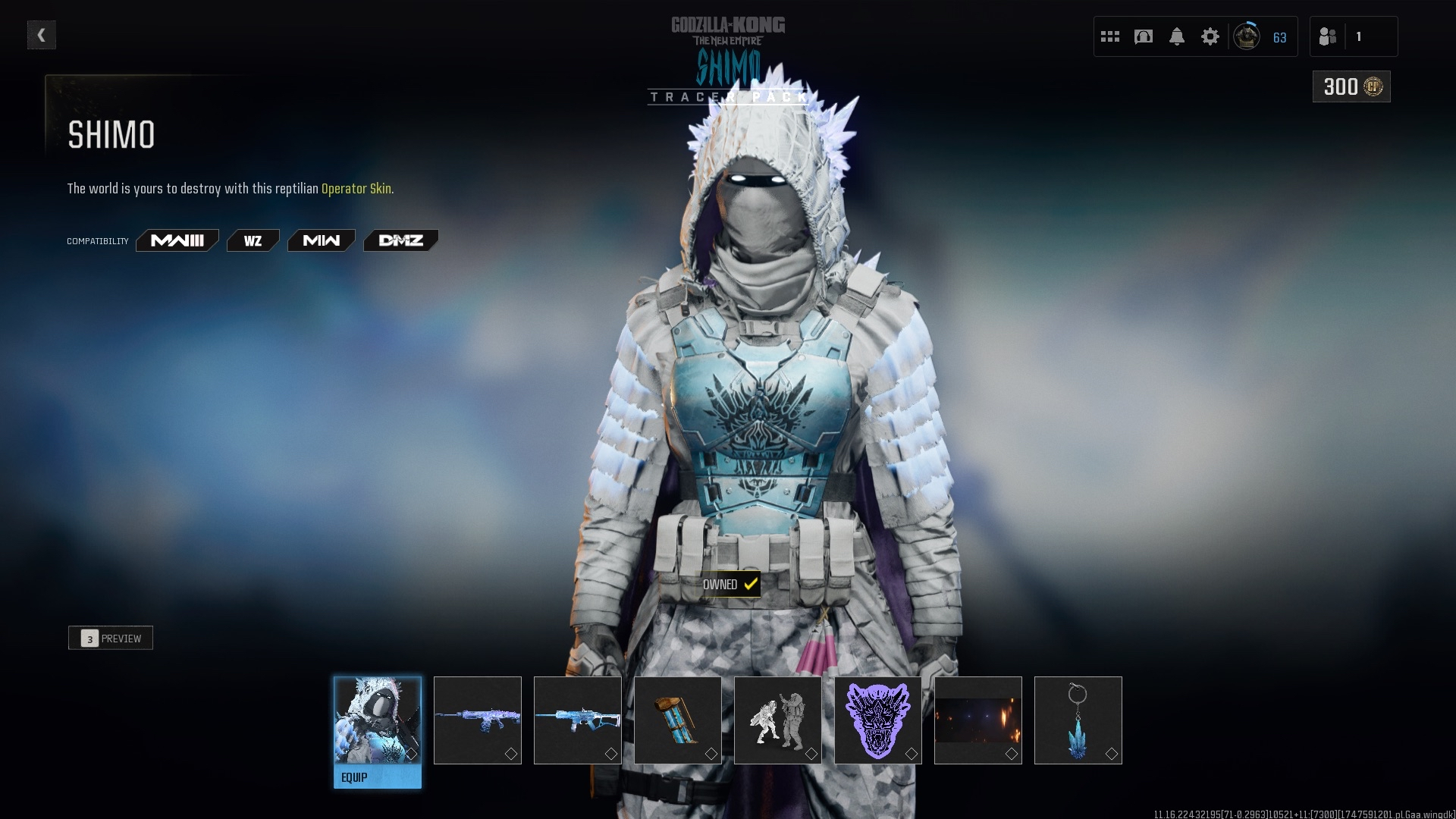Go back using the top-left arrow
The image size is (1456, 819).
pos(42,35)
